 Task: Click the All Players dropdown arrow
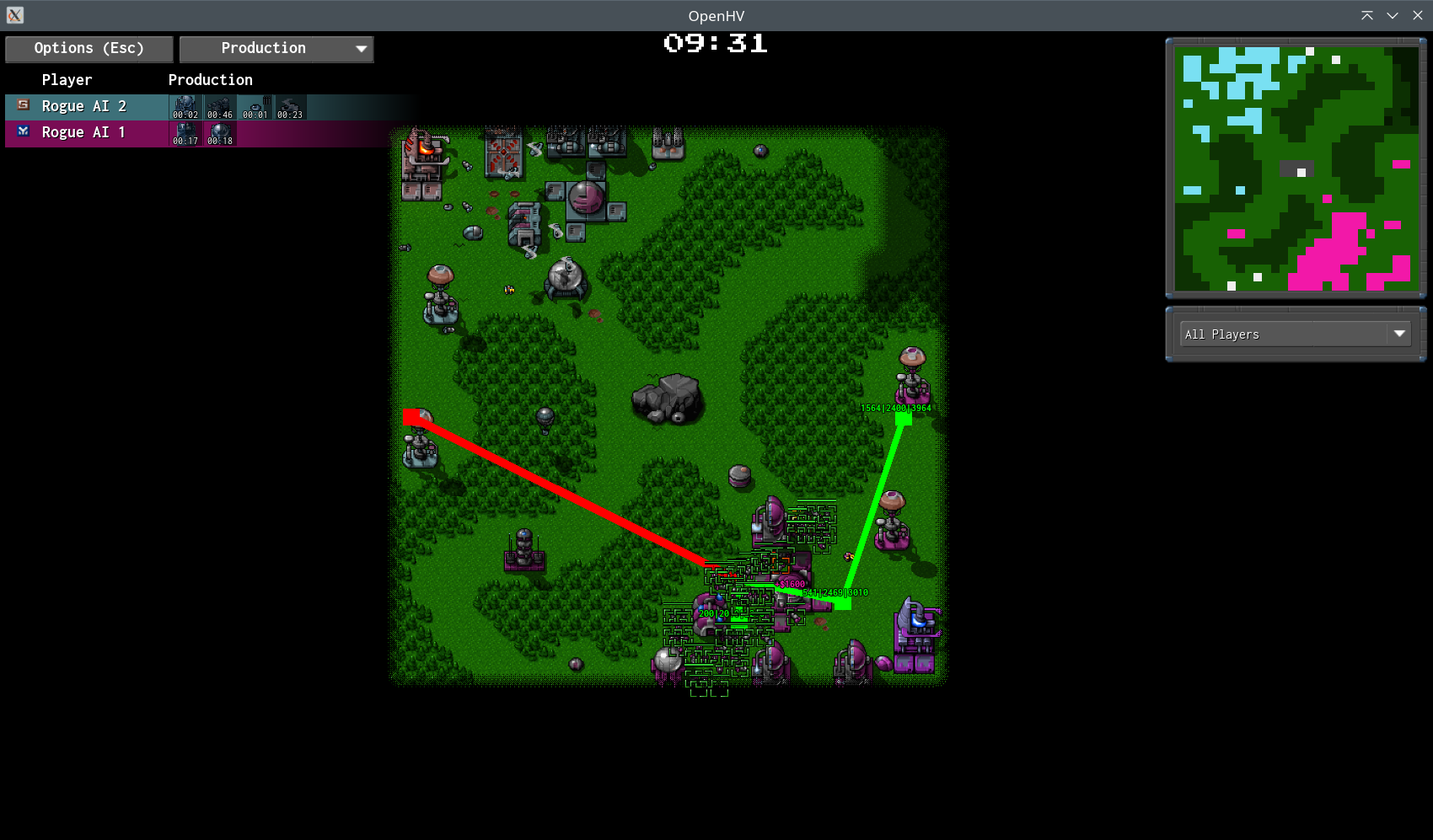point(1399,334)
